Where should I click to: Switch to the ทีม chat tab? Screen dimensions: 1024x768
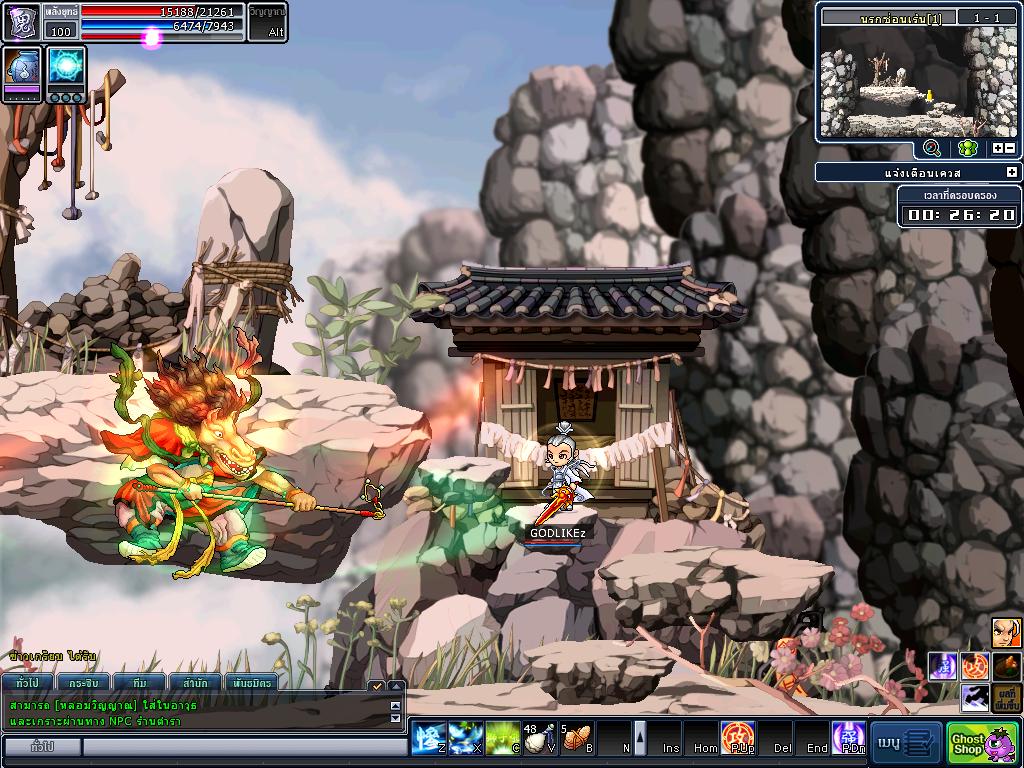139,683
